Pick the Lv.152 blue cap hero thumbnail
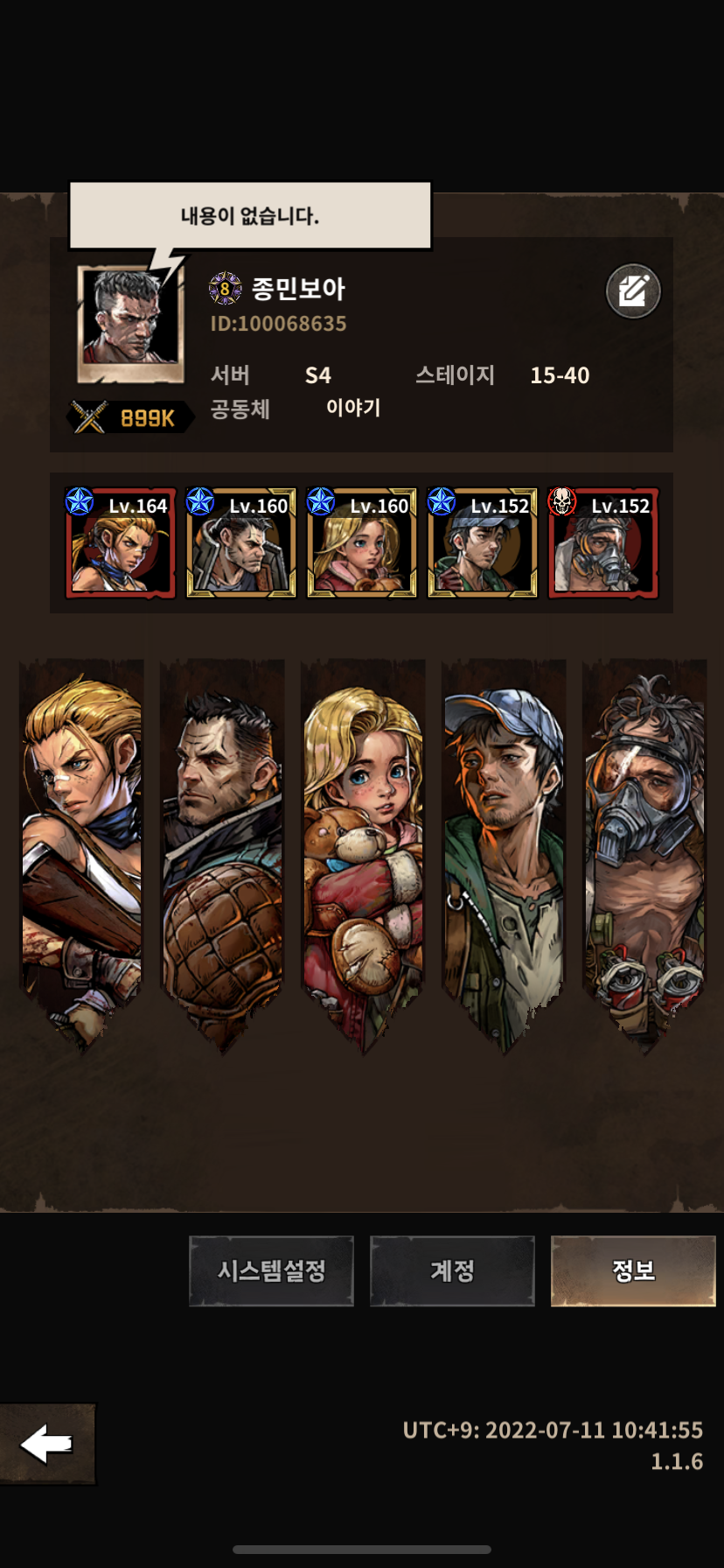Image resolution: width=724 pixels, height=1568 pixels. 483,543
